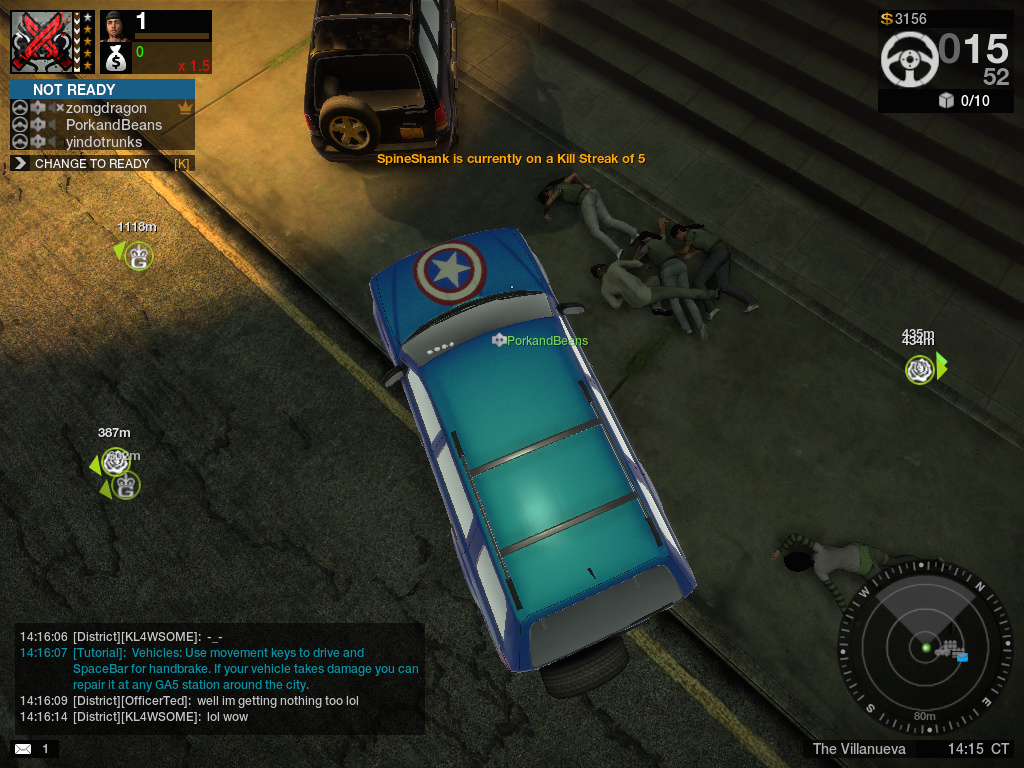Select PorkandBeans in the group list
Viewport: 1024px width, 768px height.
pyautogui.click(x=113, y=125)
